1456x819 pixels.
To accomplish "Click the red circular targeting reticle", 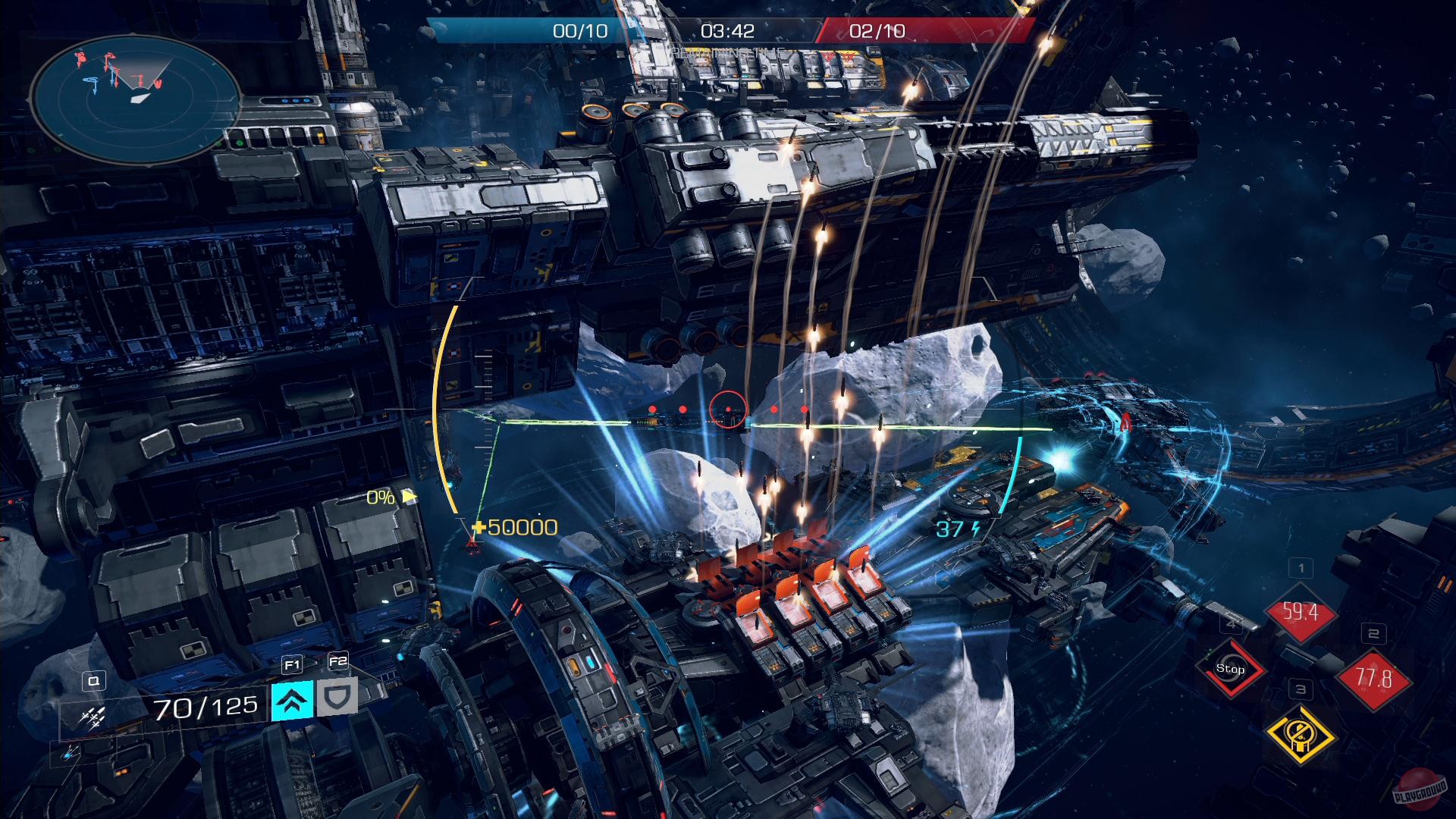I will (727, 409).
